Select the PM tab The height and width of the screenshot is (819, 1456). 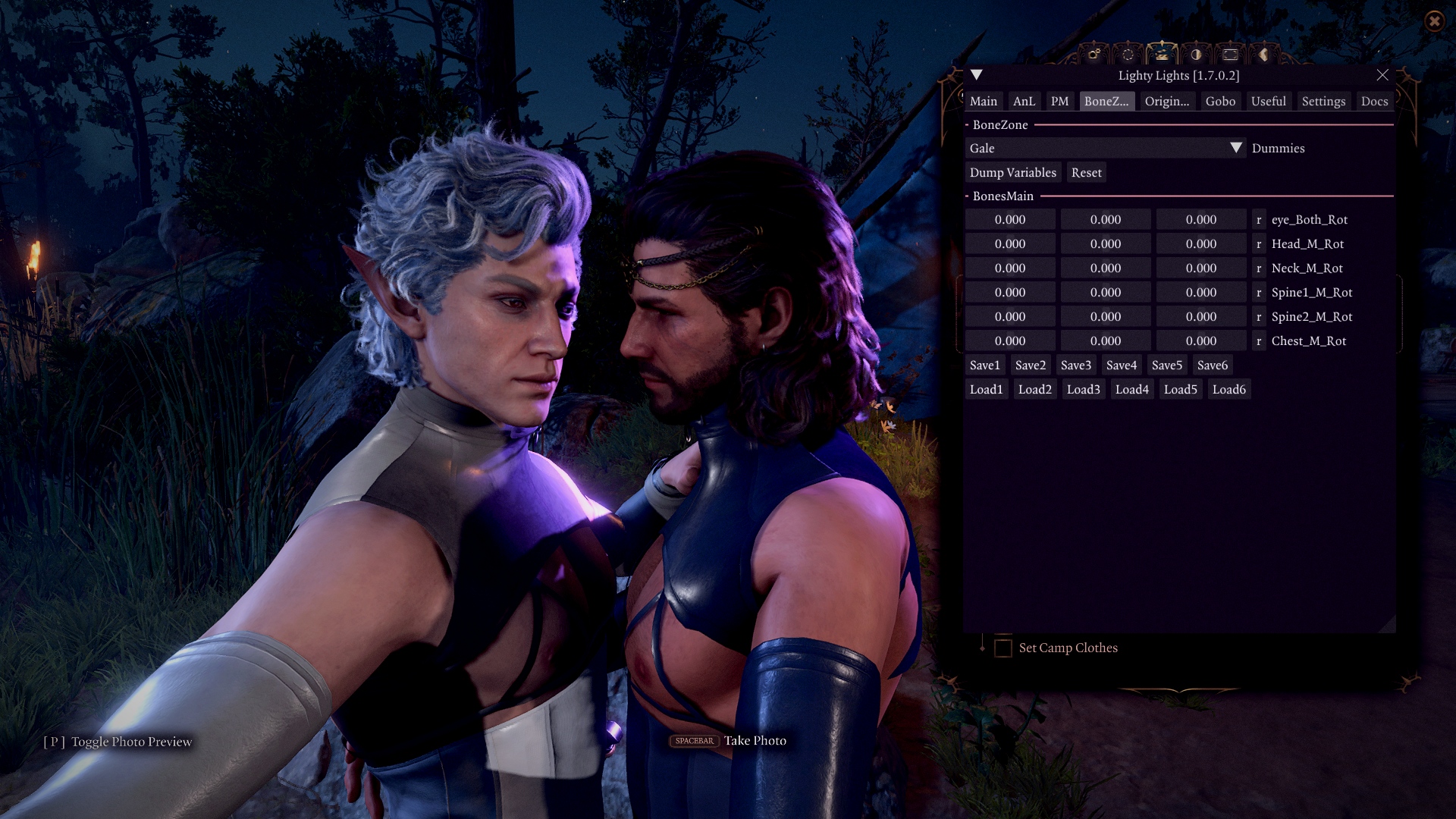pos(1059,101)
